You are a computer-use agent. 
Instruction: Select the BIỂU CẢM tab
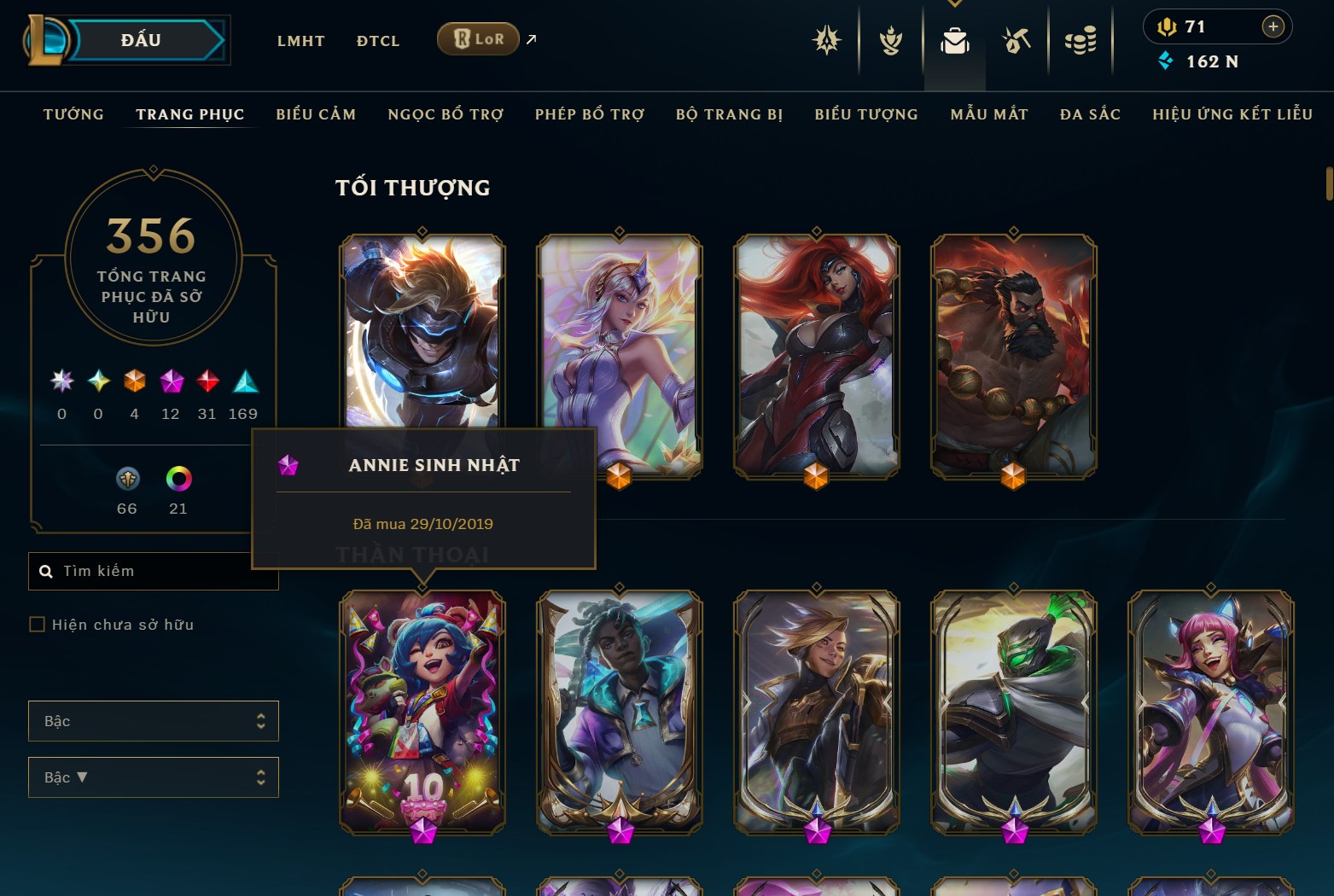(316, 114)
